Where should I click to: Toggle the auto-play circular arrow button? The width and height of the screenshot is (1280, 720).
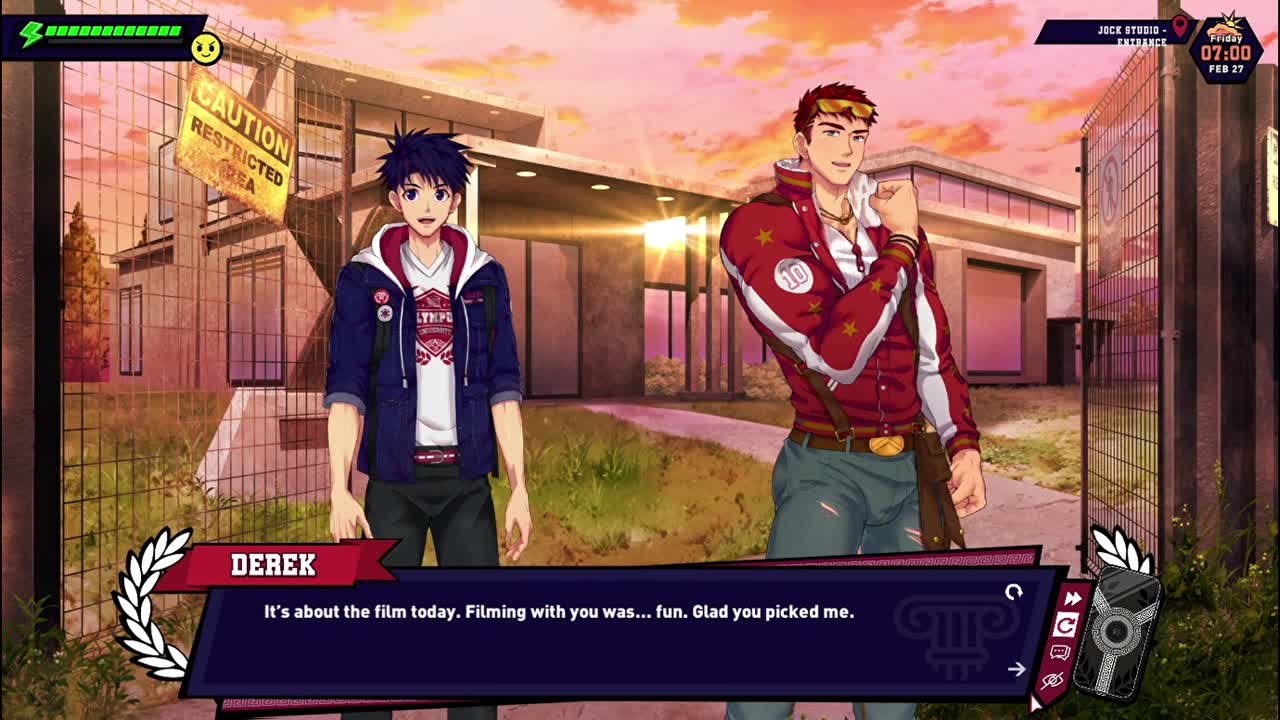click(1066, 626)
